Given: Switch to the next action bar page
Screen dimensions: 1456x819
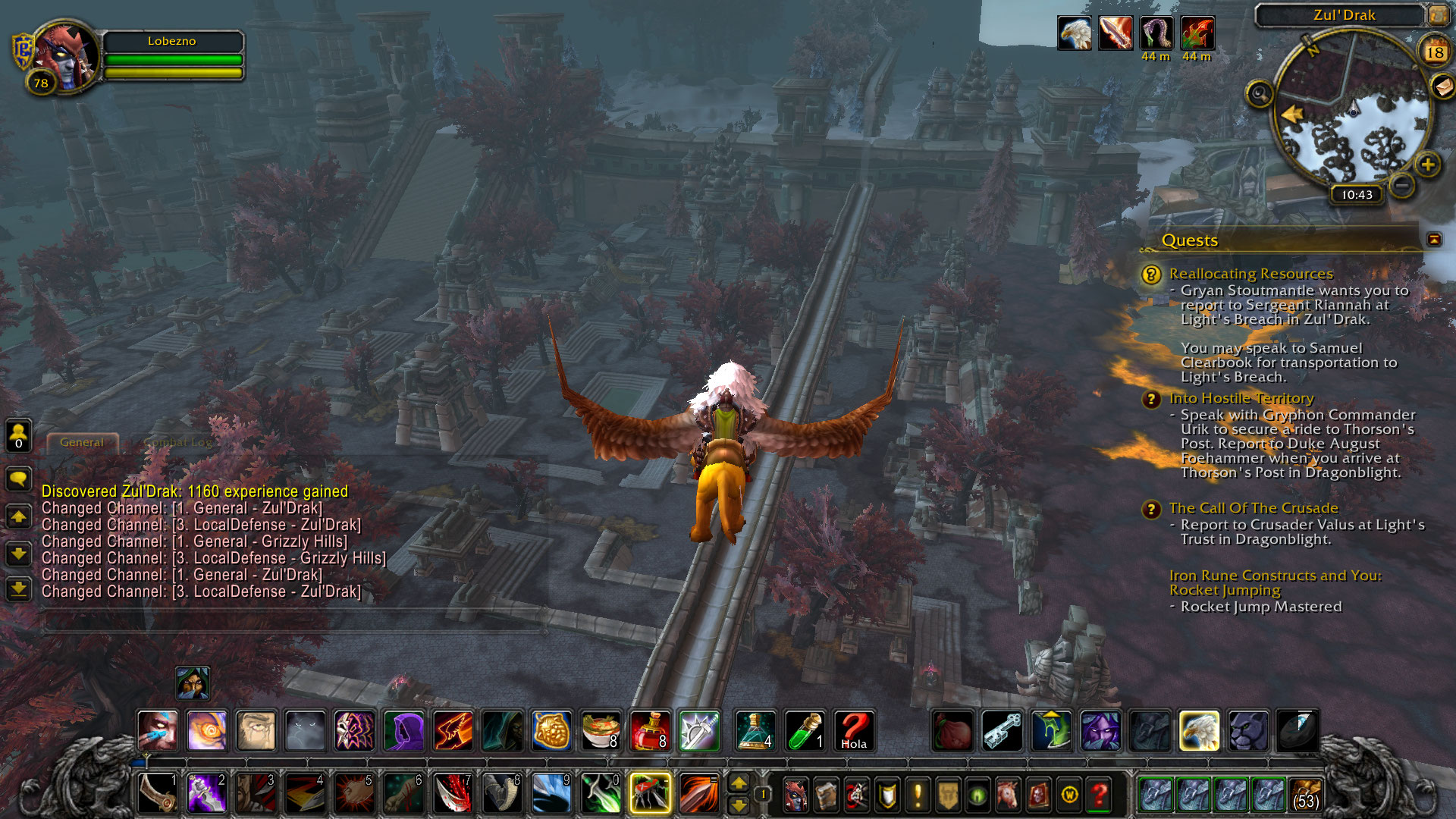Looking at the screenshot, I should tap(738, 783).
